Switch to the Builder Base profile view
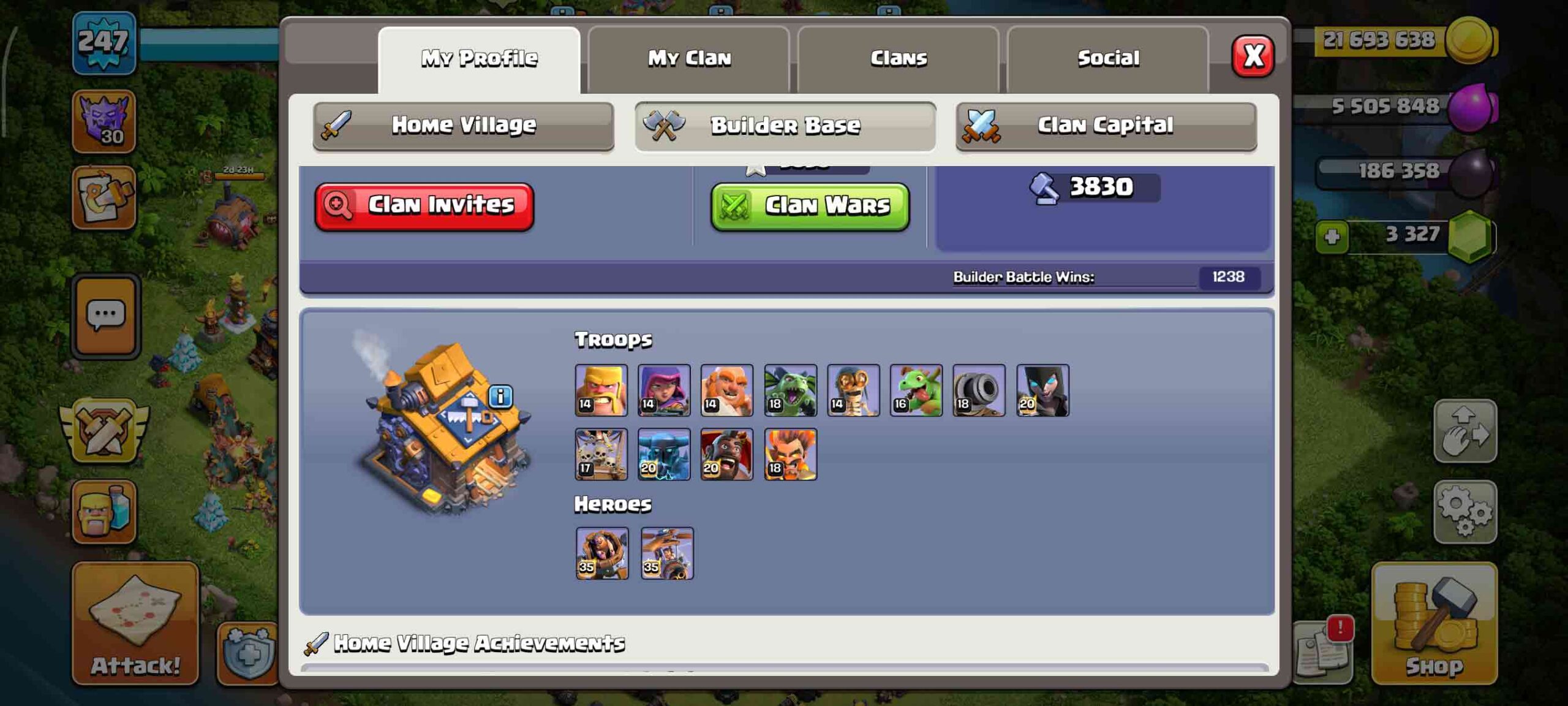 785,125
